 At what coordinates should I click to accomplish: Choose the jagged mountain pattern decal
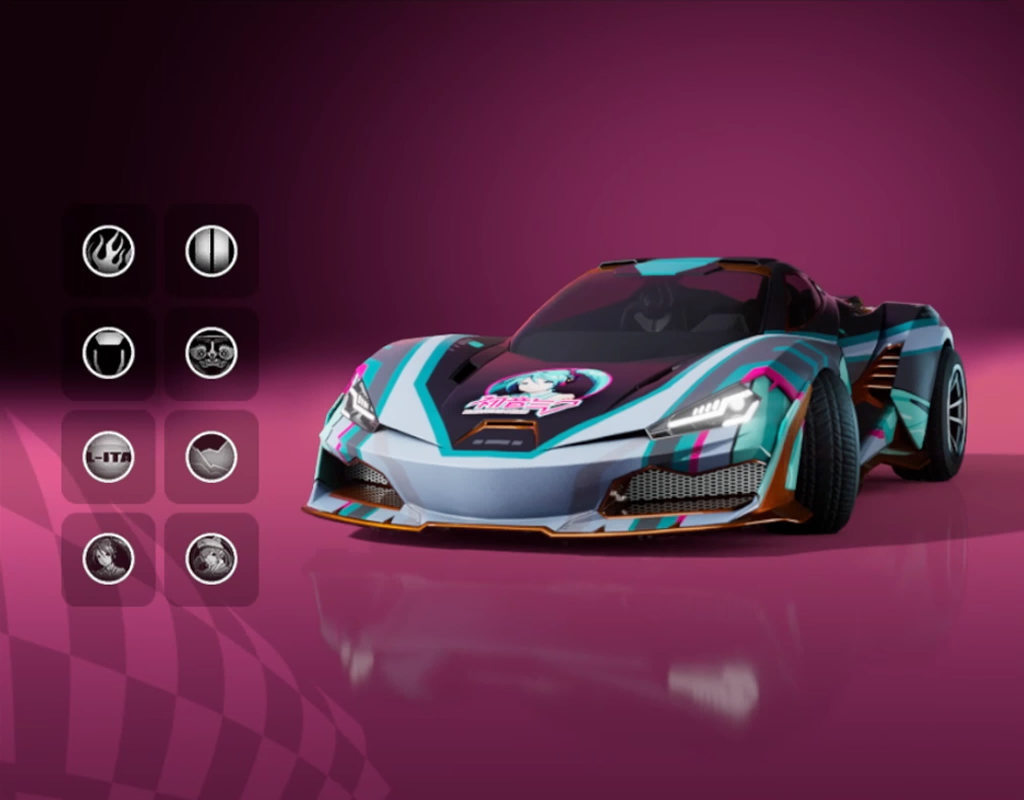[211, 457]
